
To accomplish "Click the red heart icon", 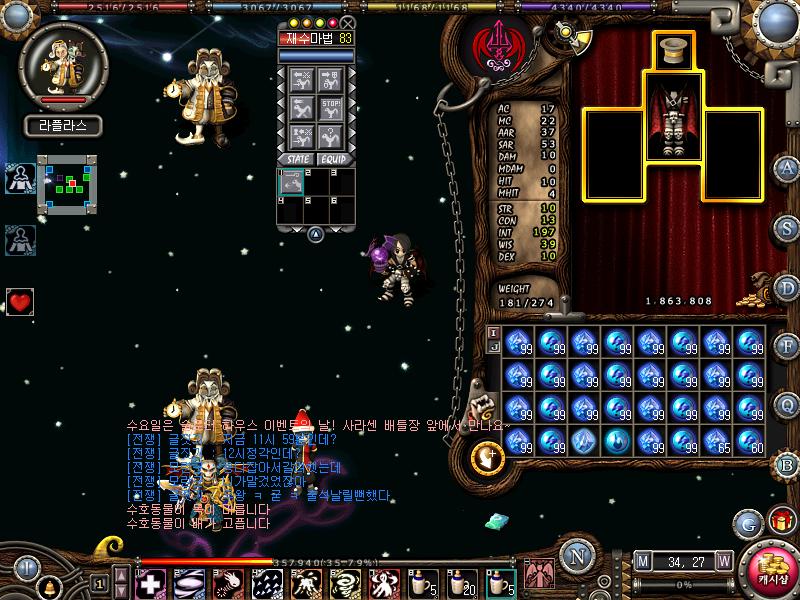I will coord(20,300).
